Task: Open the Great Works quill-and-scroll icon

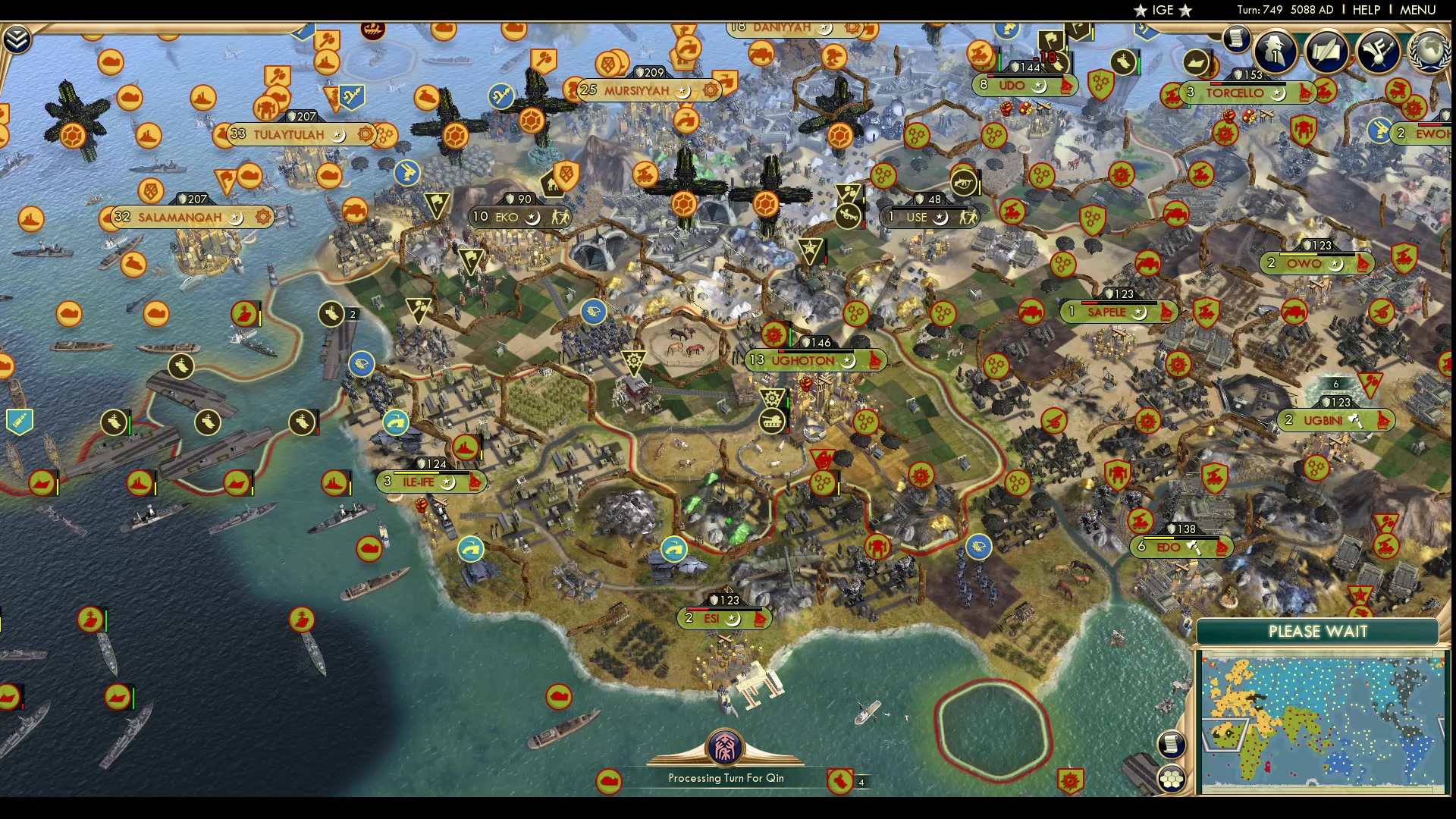Action: coord(1327,51)
